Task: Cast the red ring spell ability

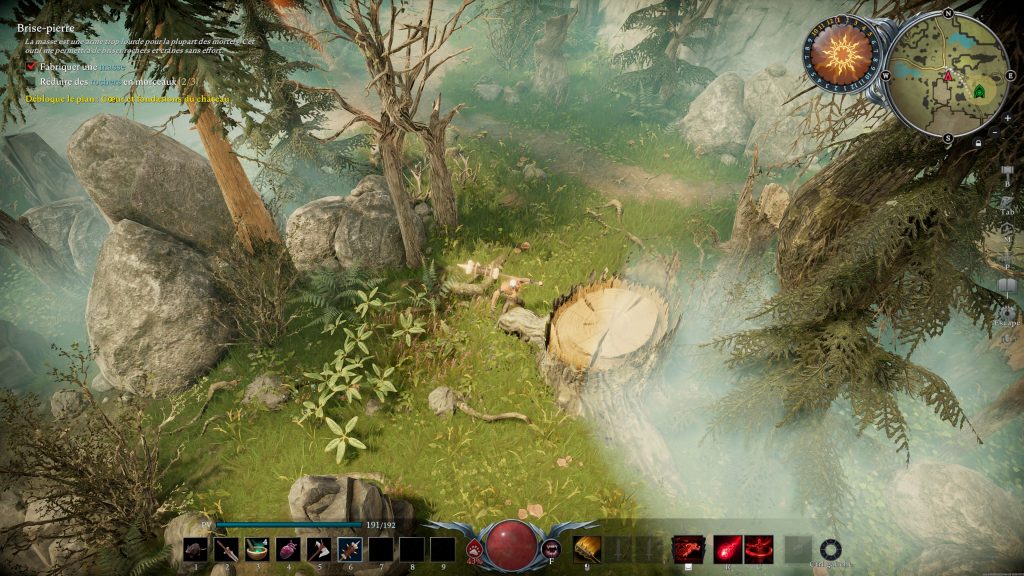Action: tap(759, 549)
